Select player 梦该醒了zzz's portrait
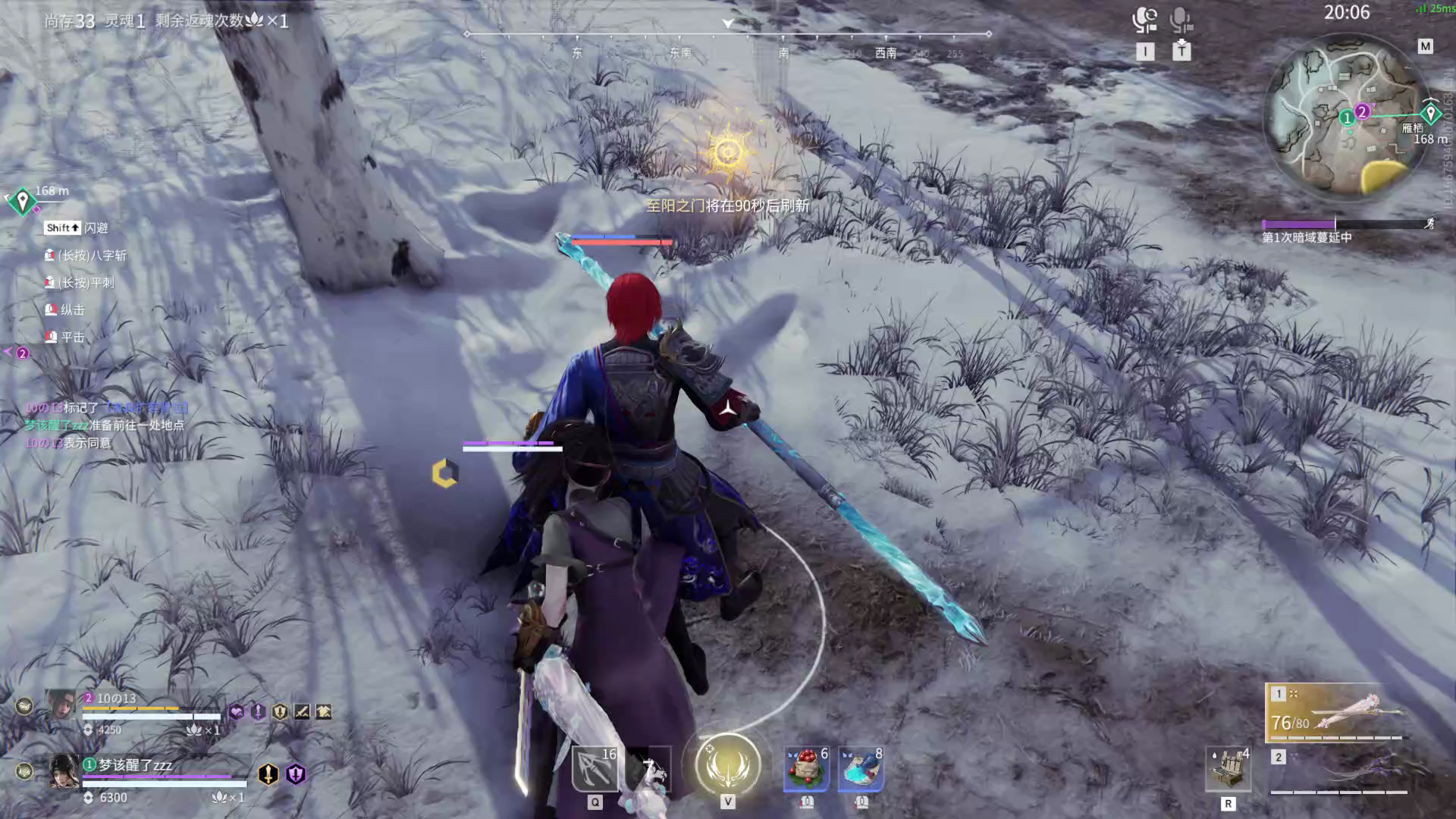Screen dimensions: 1456x819 point(64,771)
